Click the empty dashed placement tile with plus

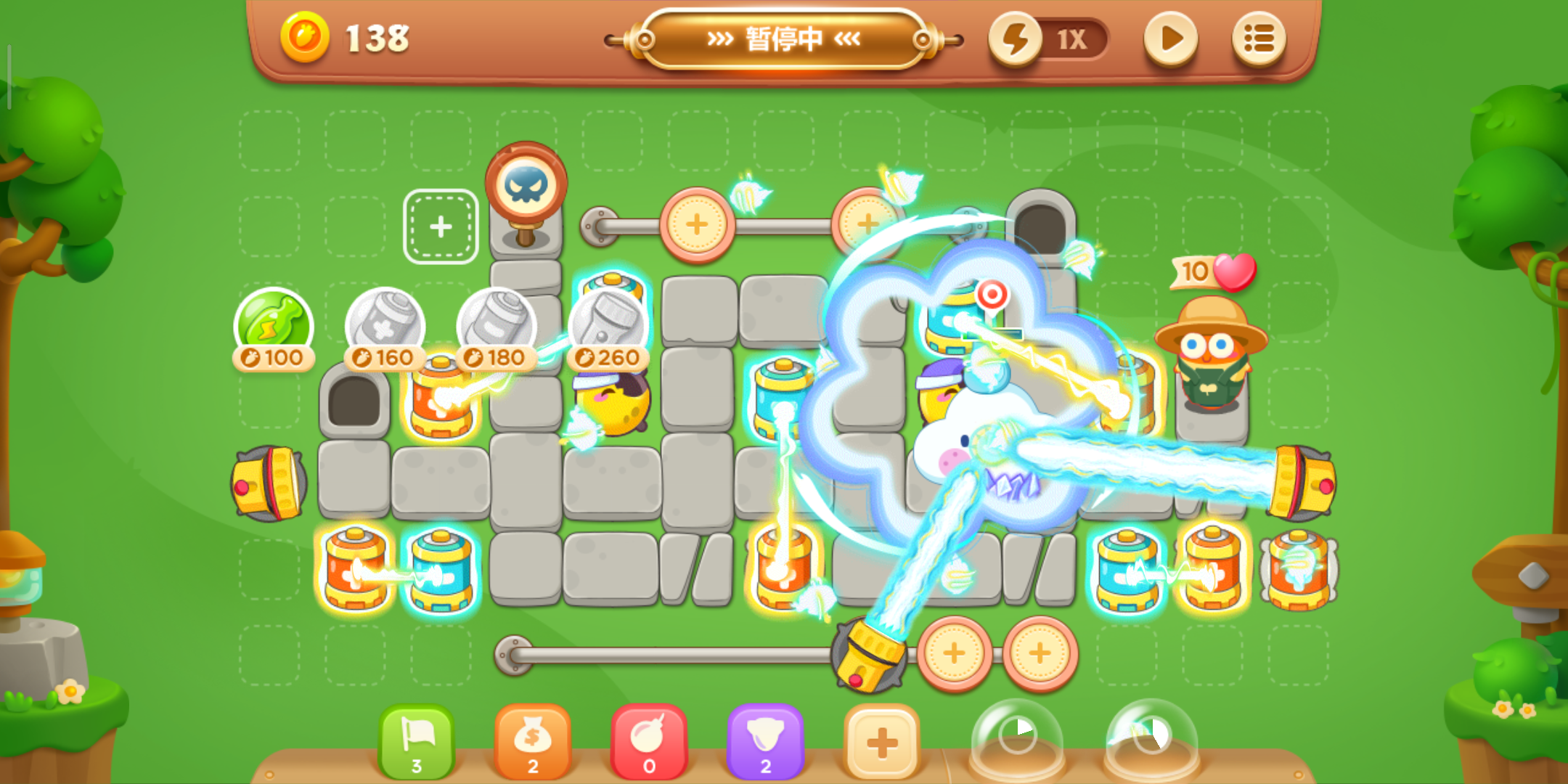tap(441, 226)
